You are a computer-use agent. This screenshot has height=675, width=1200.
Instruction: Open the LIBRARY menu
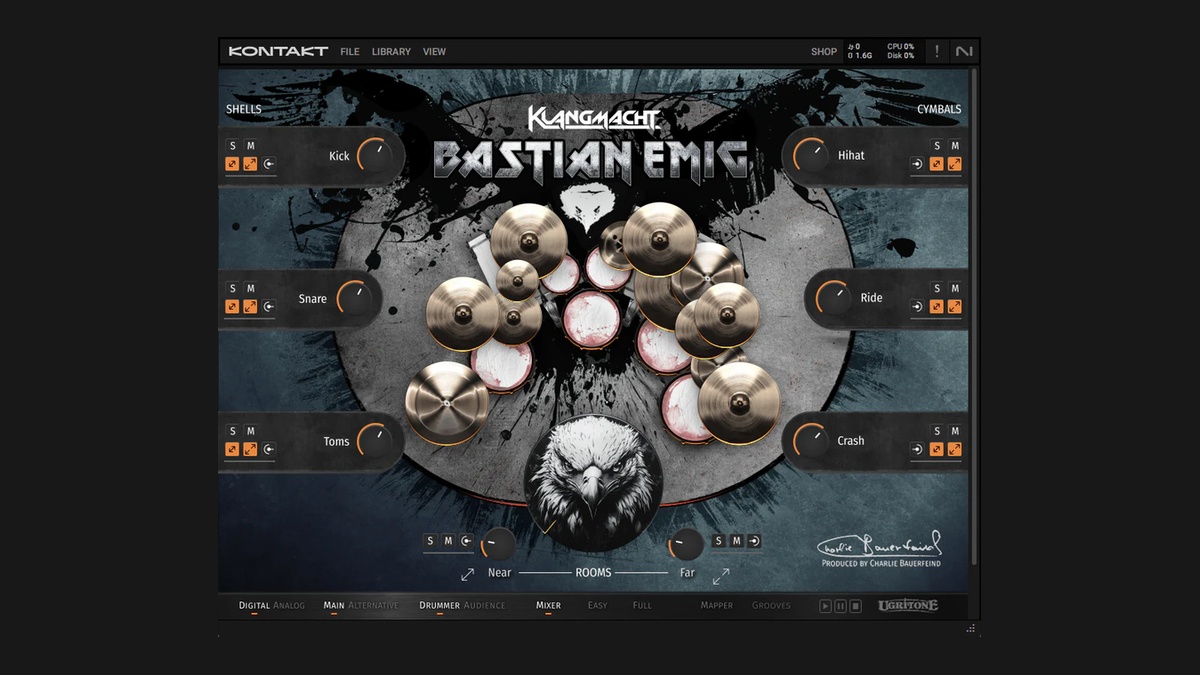point(391,52)
